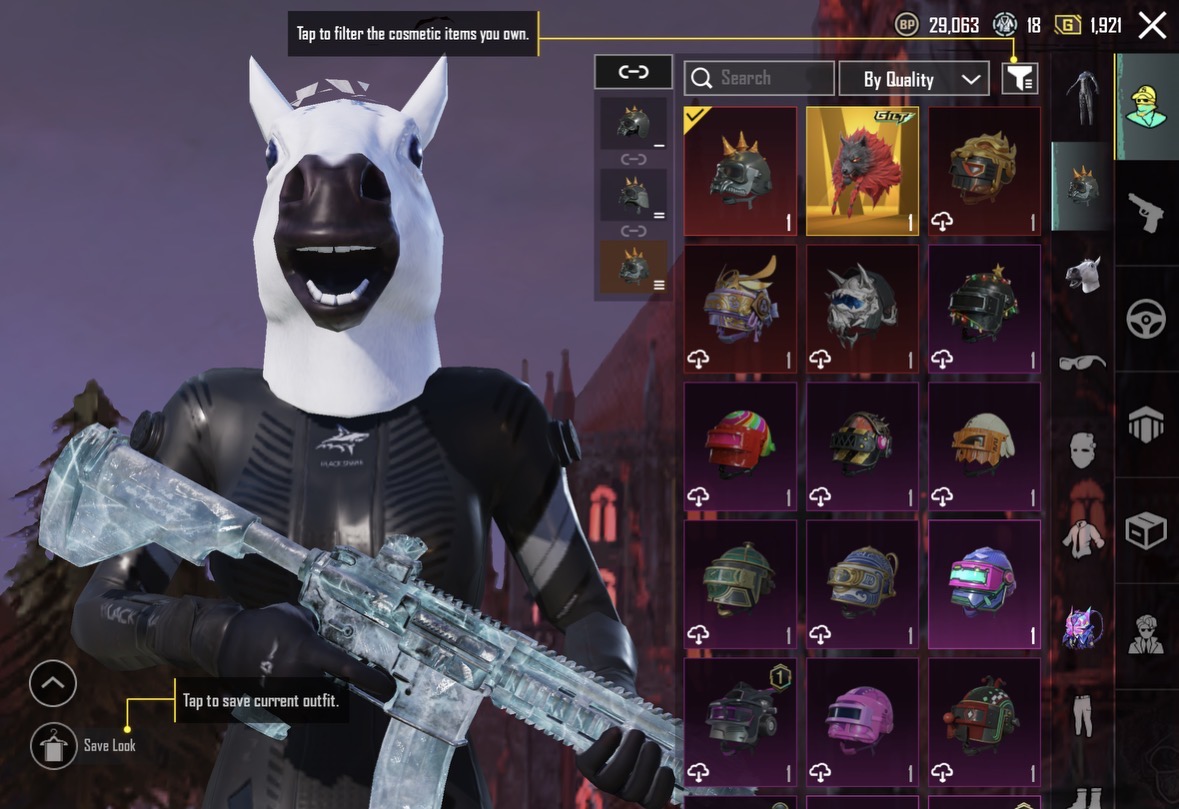
Task: Close the inventory screen with the X
Action: coord(1152,26)
